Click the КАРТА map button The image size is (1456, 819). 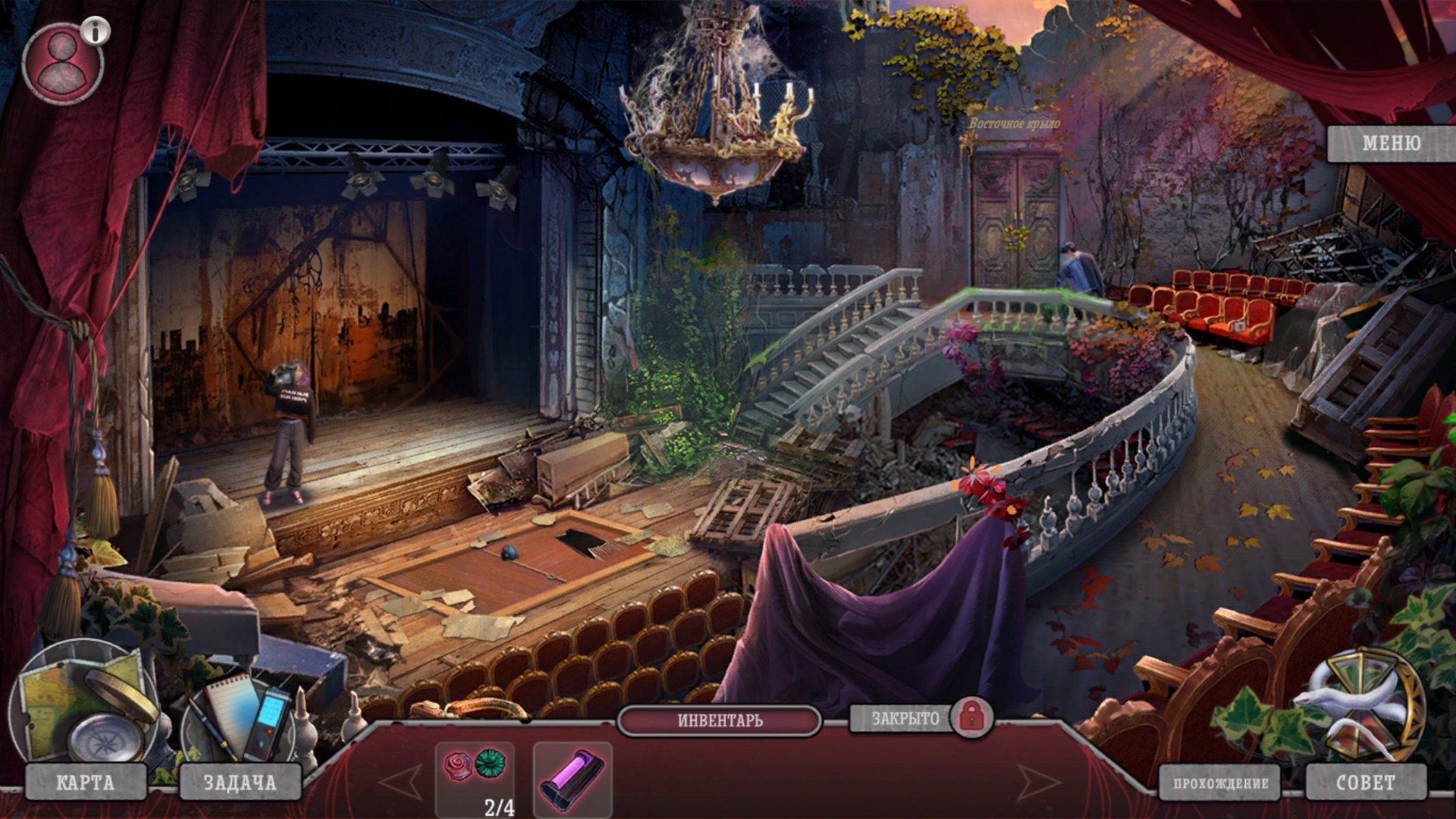[85, 783]
